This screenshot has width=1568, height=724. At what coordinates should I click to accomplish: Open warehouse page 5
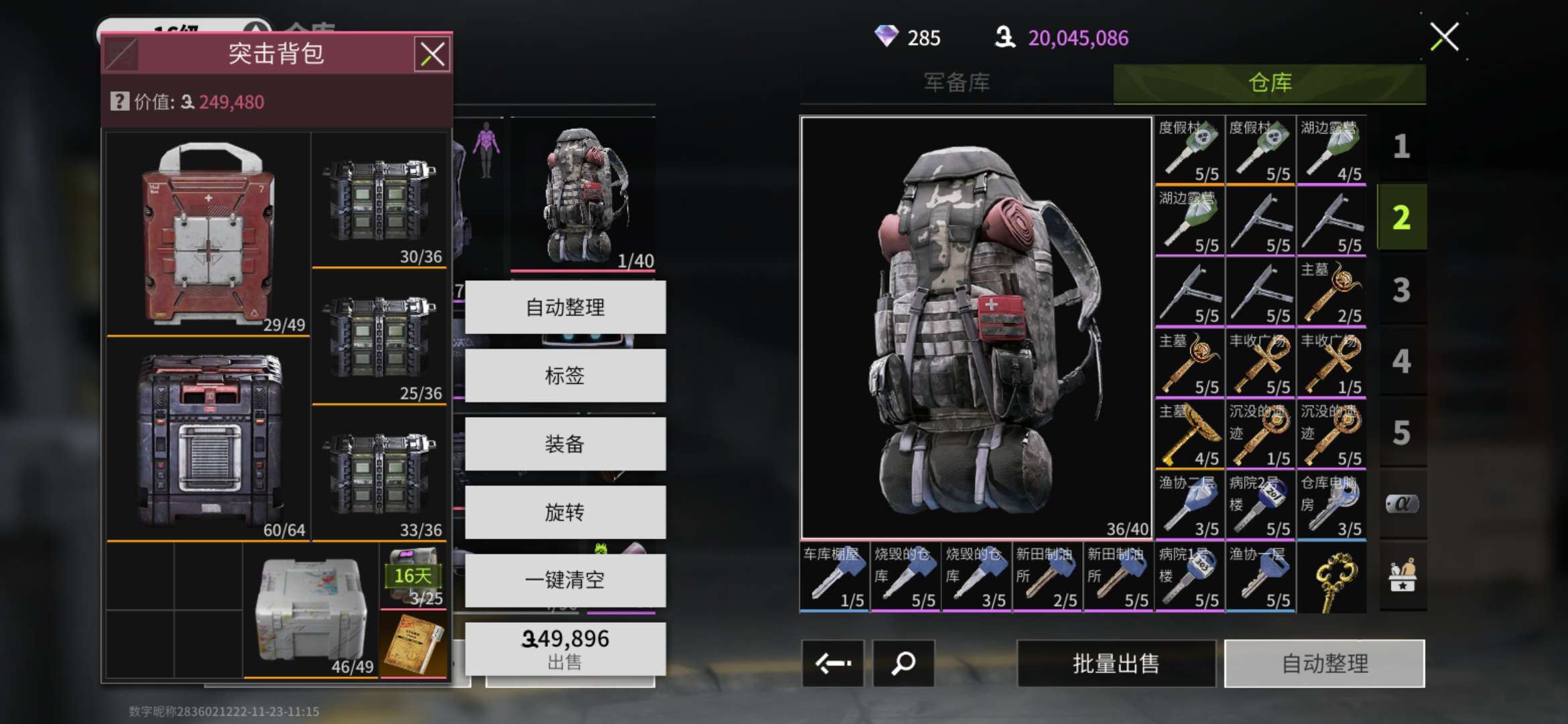click(x=1401, y=433)
